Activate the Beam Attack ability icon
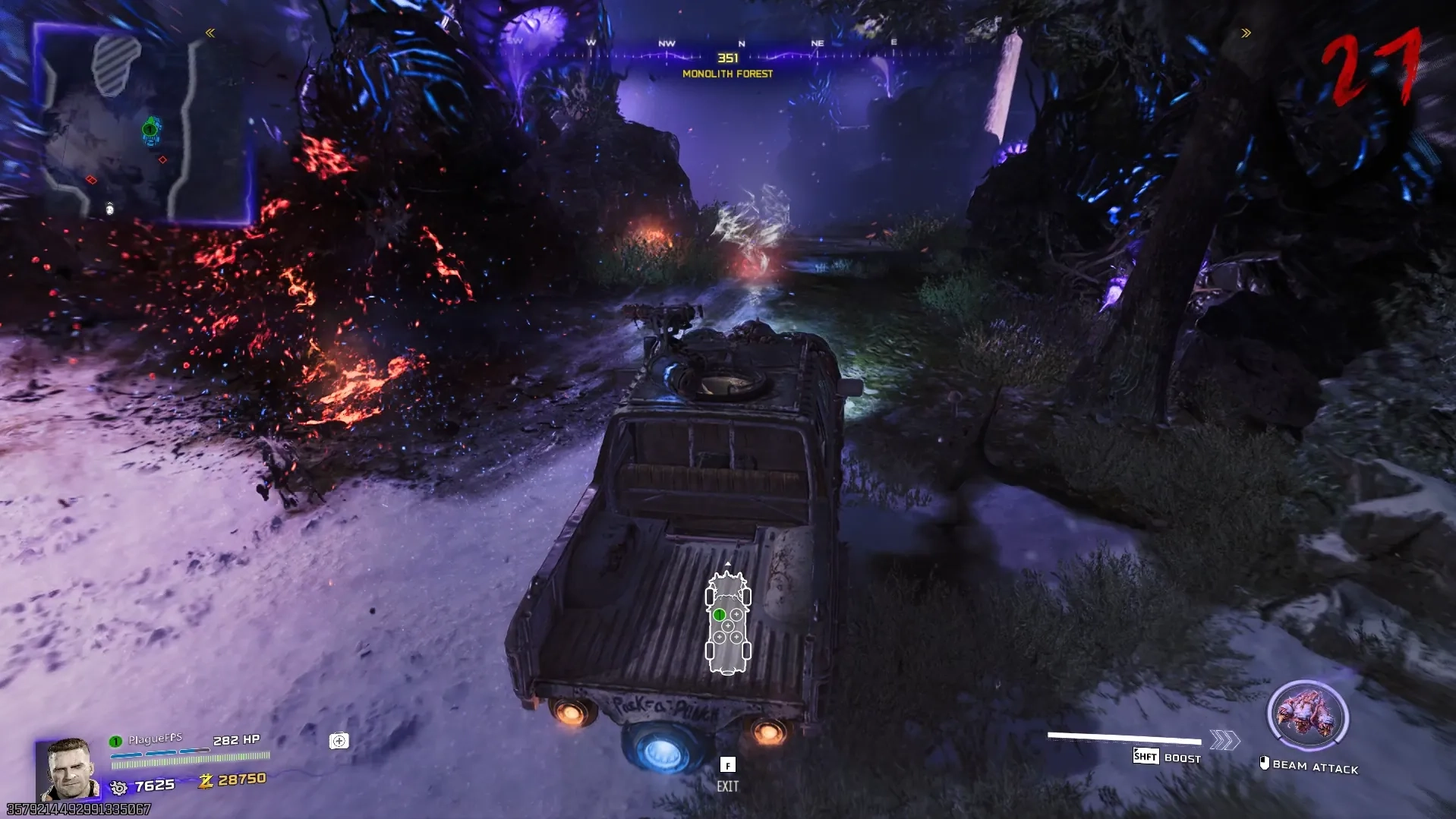 (x=1307, y=717)
